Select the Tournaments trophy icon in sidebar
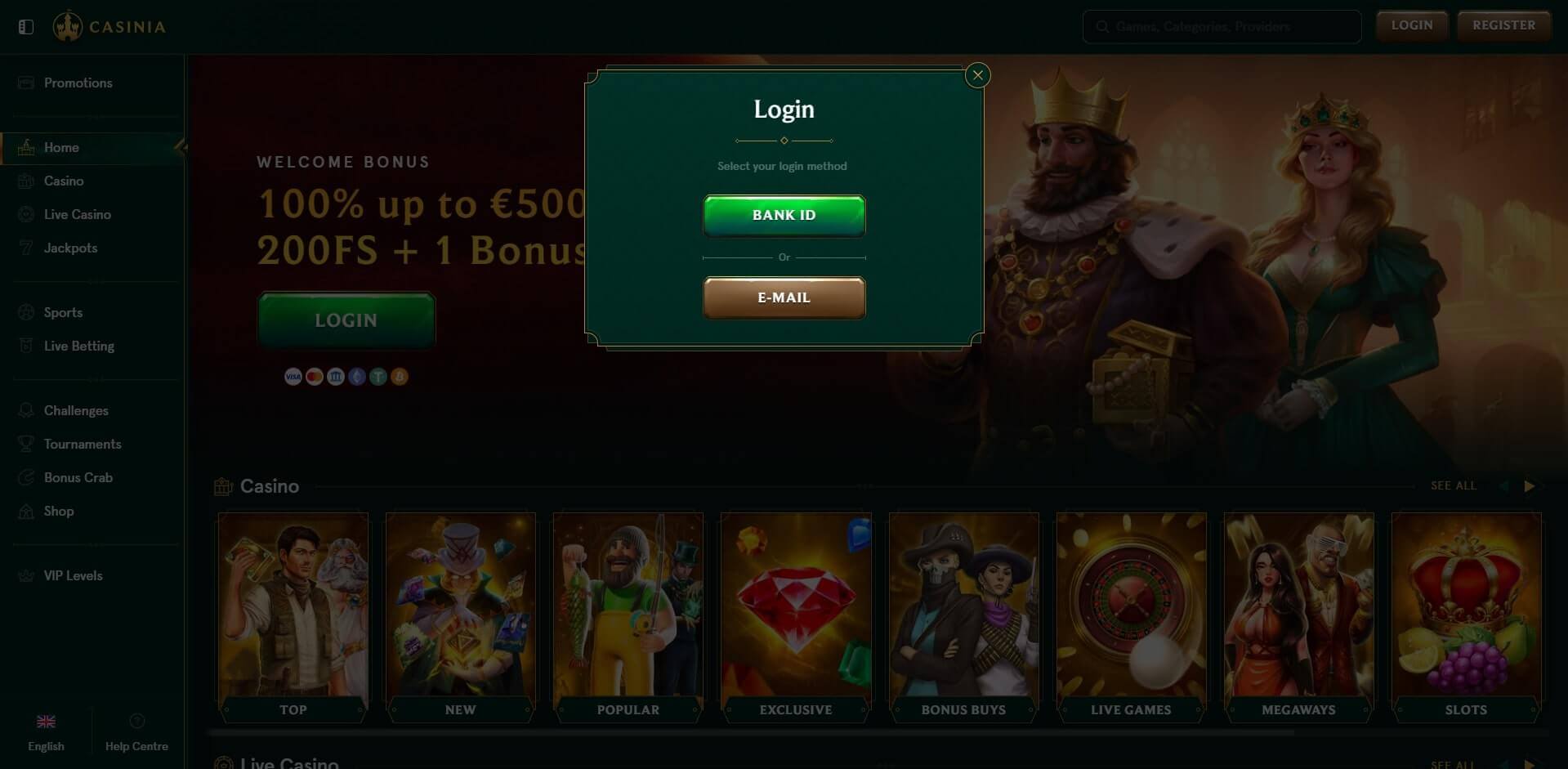1568x769 pixels. (25, 444)
